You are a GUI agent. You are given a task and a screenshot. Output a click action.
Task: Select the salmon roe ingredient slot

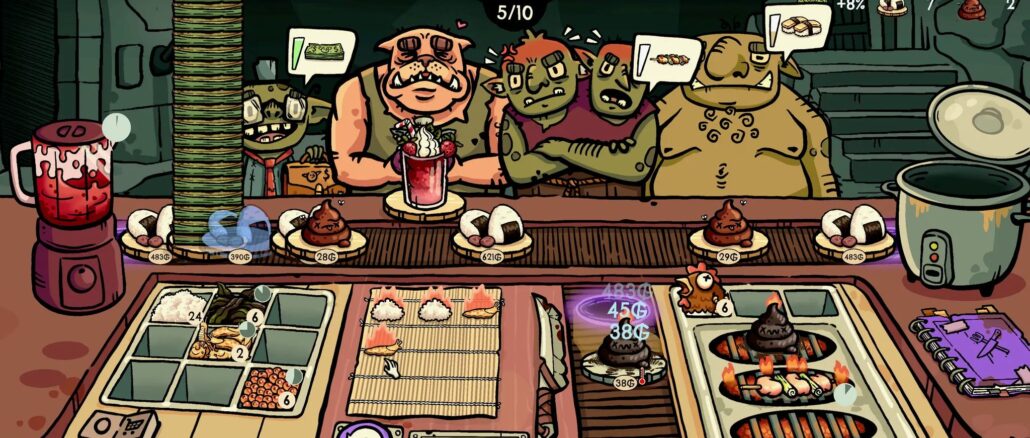click(x=266, y=385)
